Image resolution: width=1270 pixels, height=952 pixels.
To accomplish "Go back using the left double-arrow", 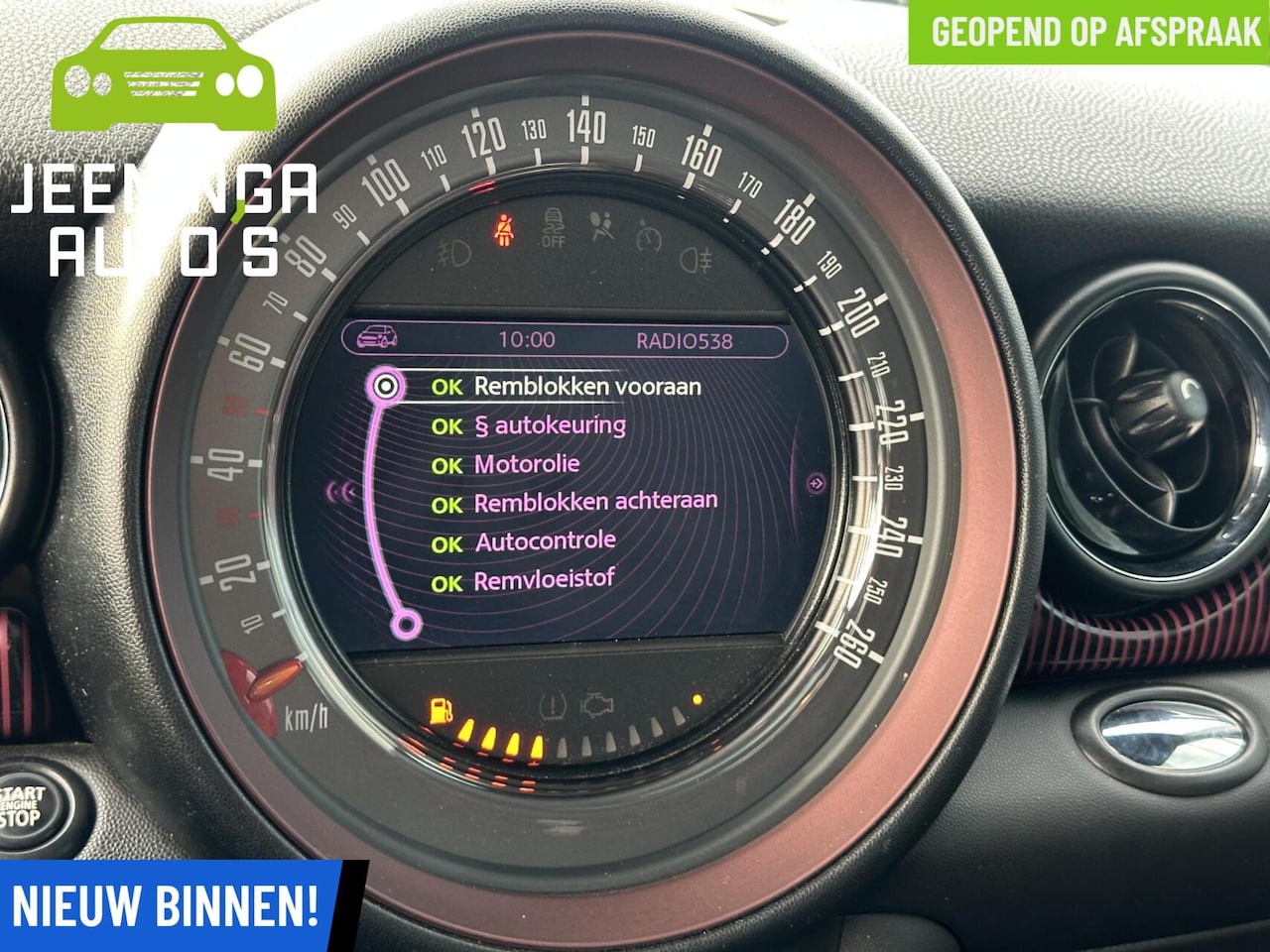I will point(343,491).
